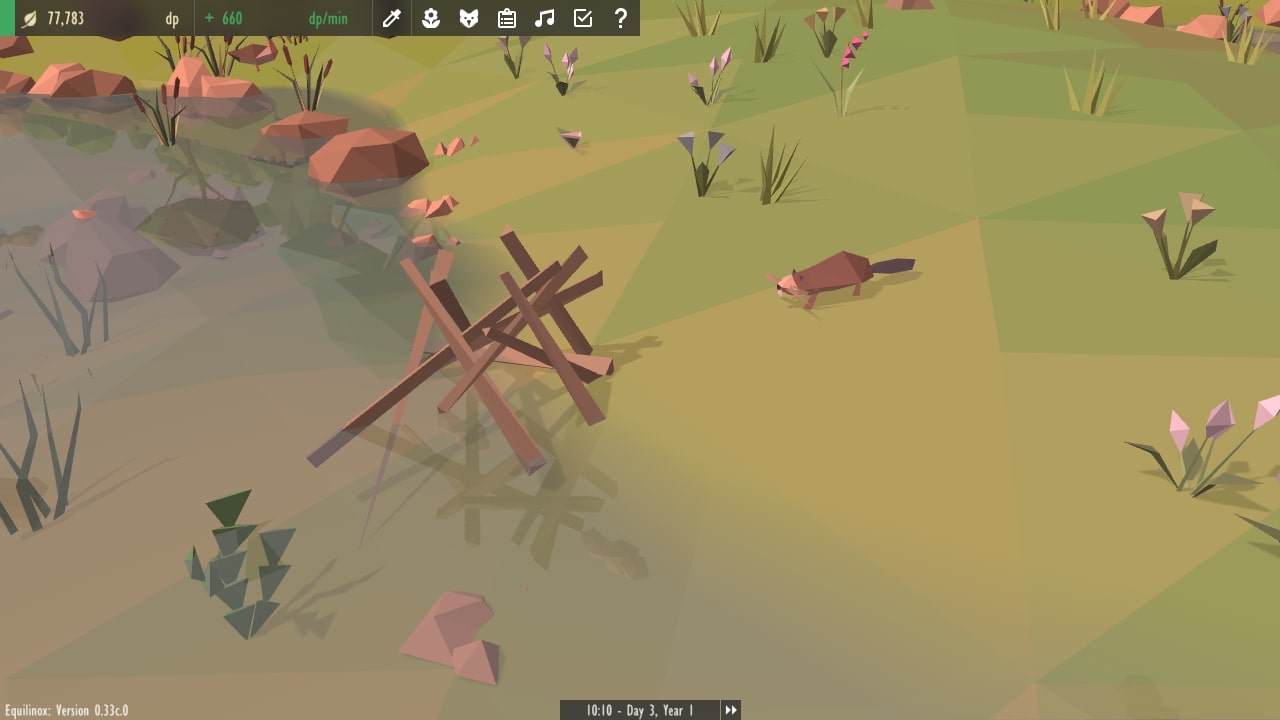This screenshot has height=720, width=1280.
Task: Select the eyedropper tool icon
Action: coord(392,18)
